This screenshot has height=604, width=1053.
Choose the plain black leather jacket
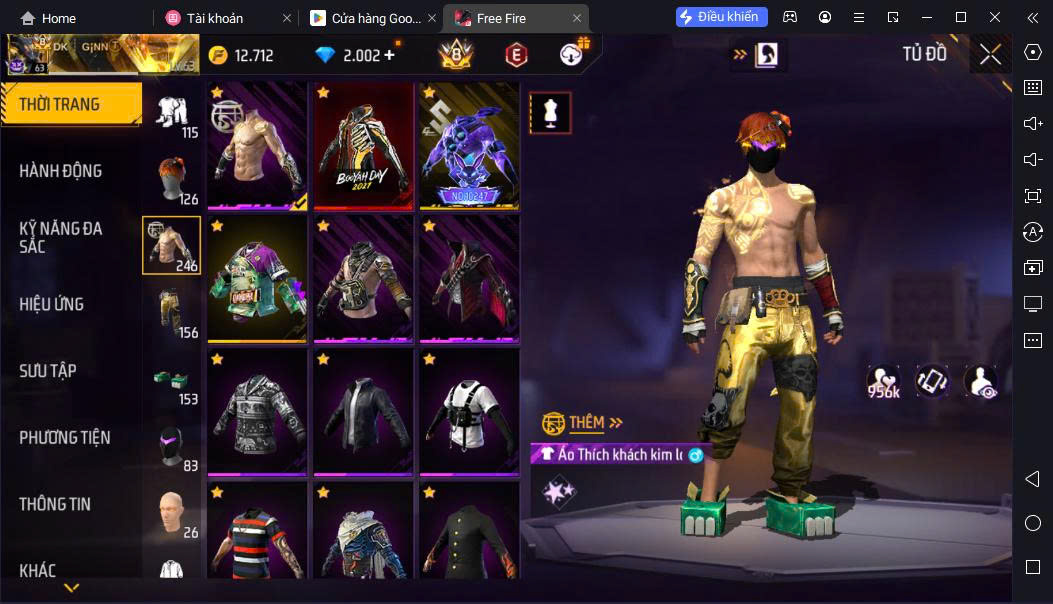click(x=363, y=412)
